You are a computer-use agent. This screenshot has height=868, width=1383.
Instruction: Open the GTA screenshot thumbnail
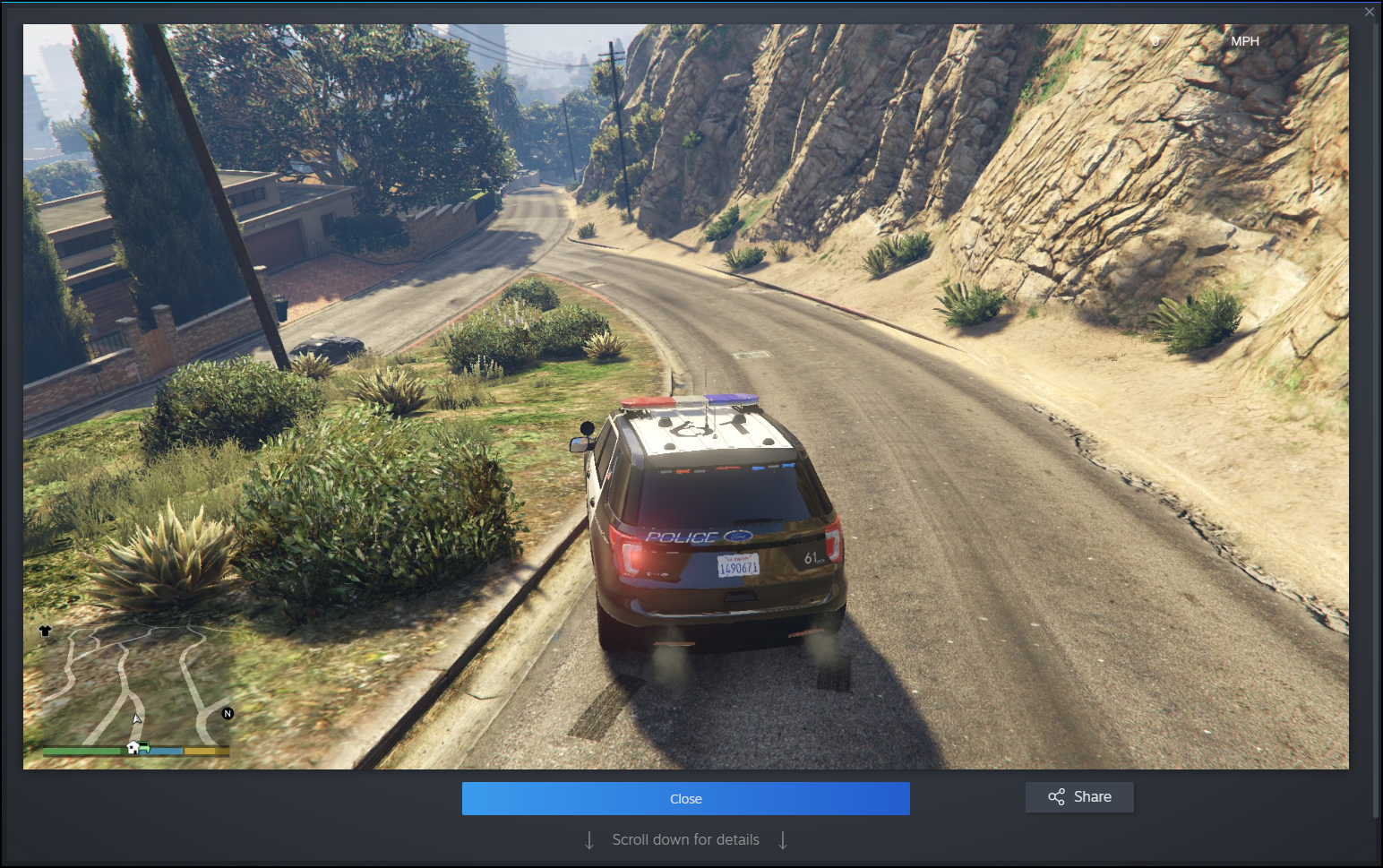click(685, 396)
